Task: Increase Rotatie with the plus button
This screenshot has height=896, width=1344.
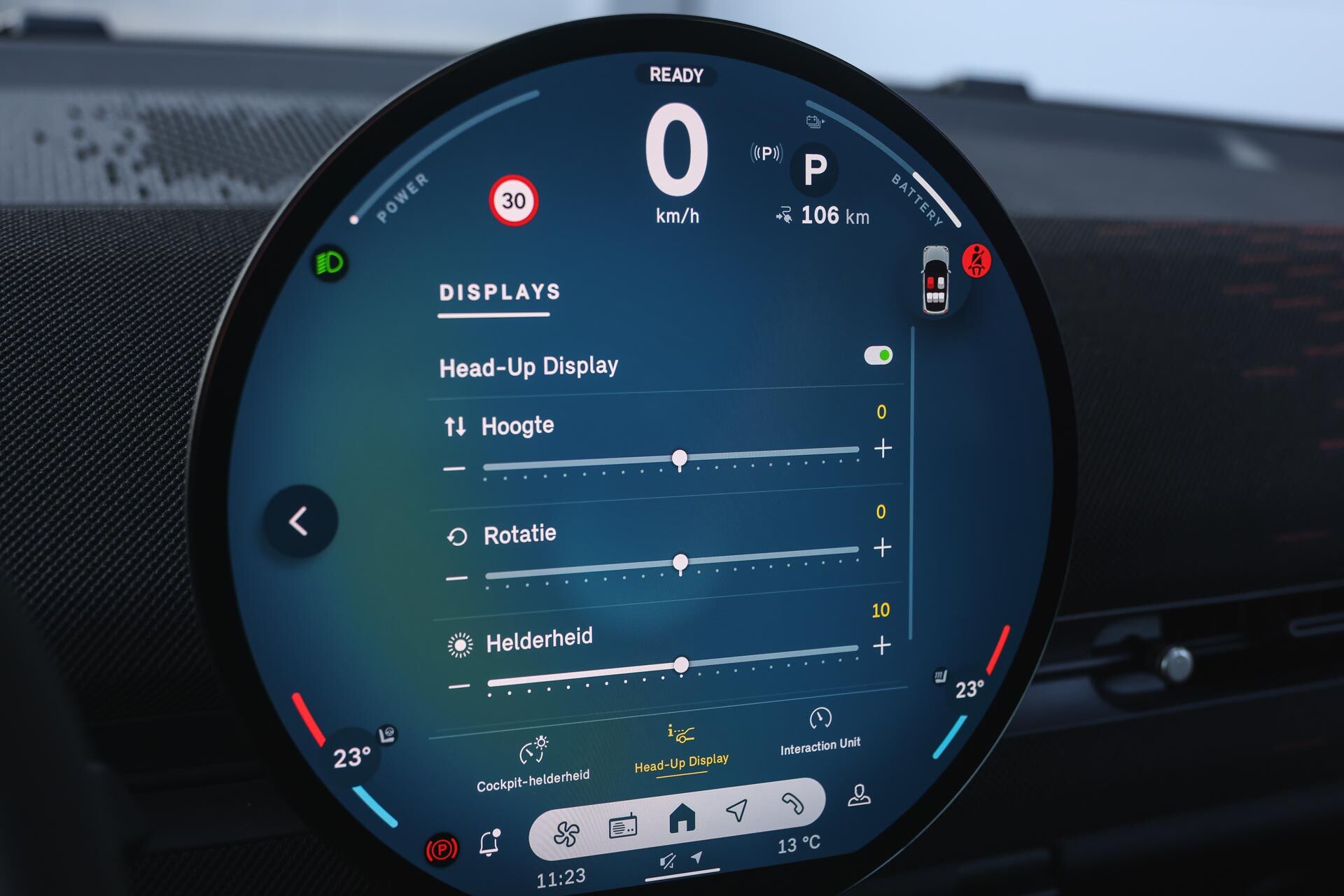Action: [883, 547]
